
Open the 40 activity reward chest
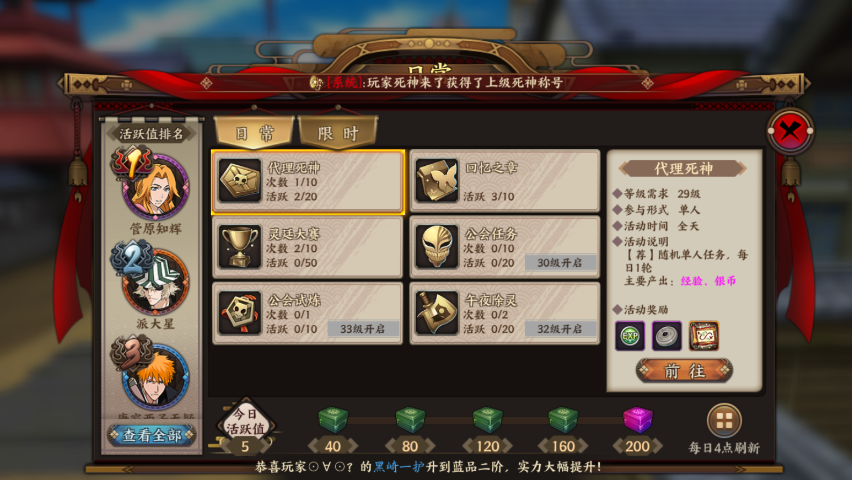click(331, 421)
